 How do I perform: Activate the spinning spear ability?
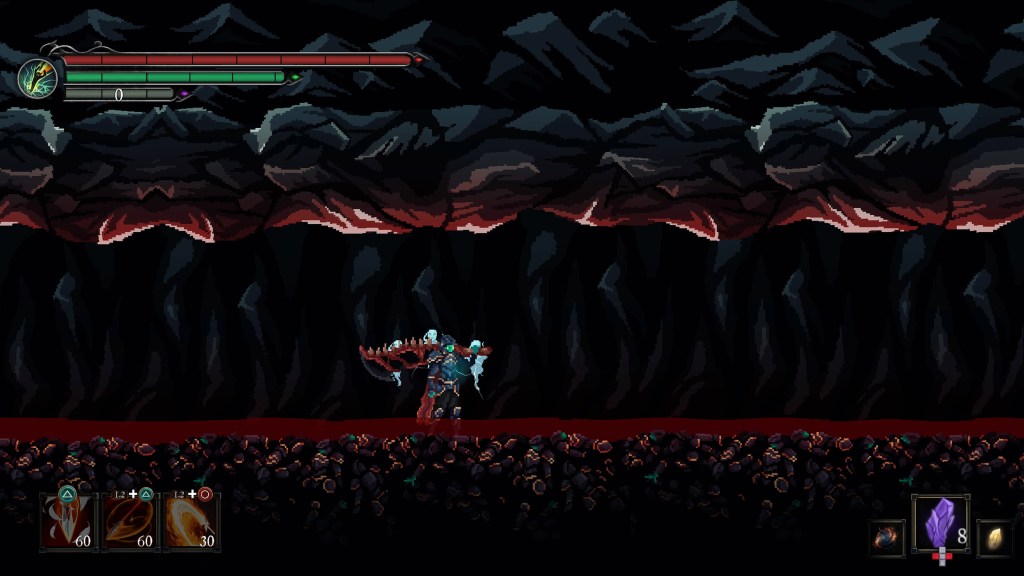(x=130, y=521)
